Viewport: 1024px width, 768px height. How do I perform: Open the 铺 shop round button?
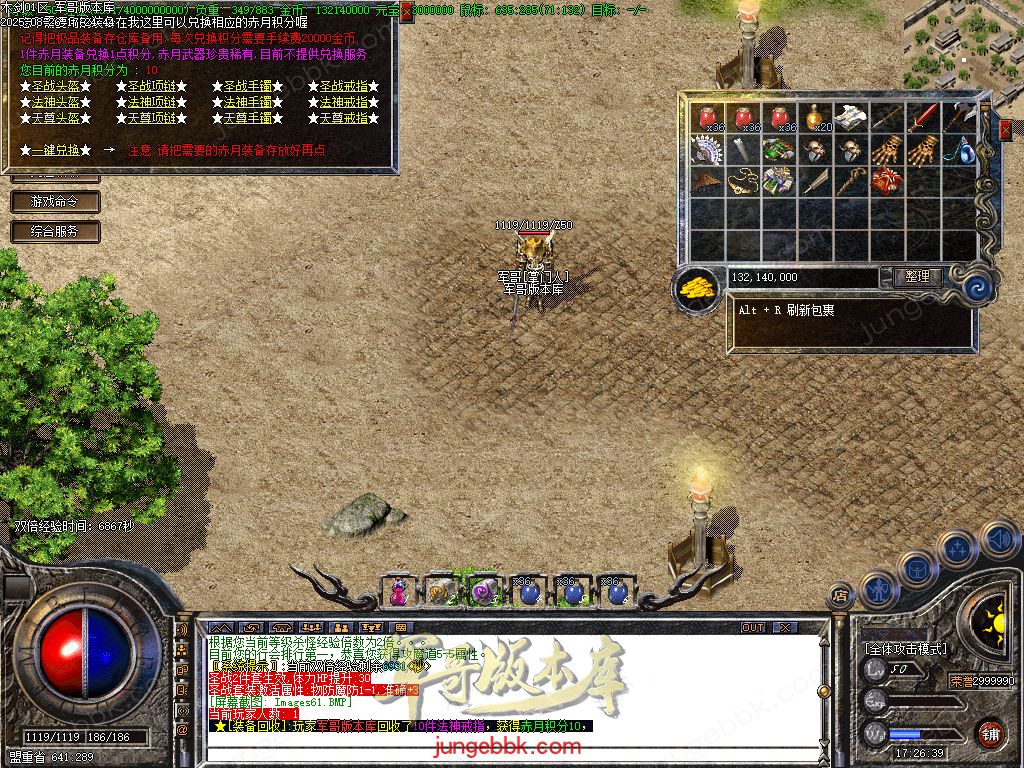pyautogui.click(x=989, y=733)
